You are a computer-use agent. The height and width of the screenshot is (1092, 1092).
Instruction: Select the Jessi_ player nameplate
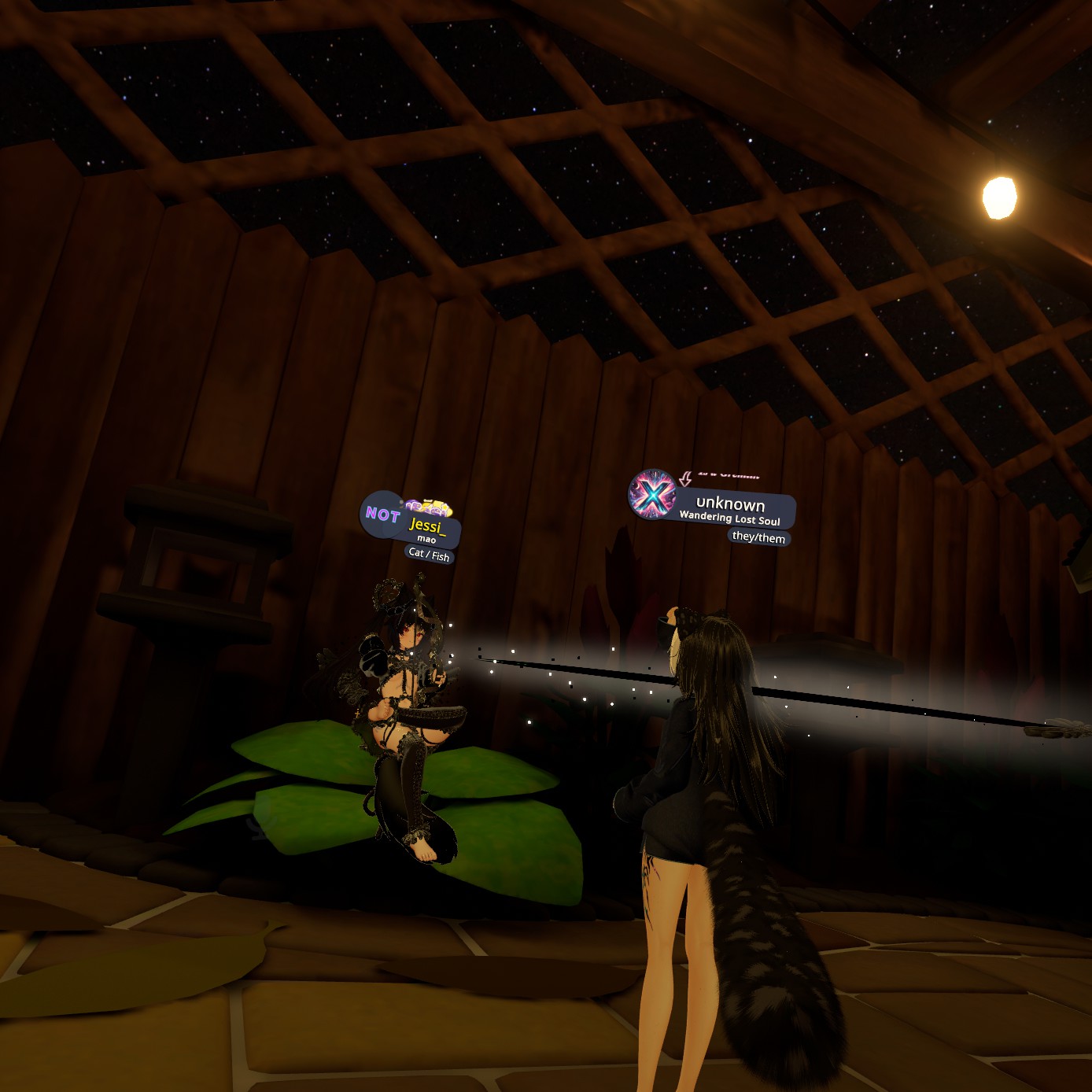[427, 526]
